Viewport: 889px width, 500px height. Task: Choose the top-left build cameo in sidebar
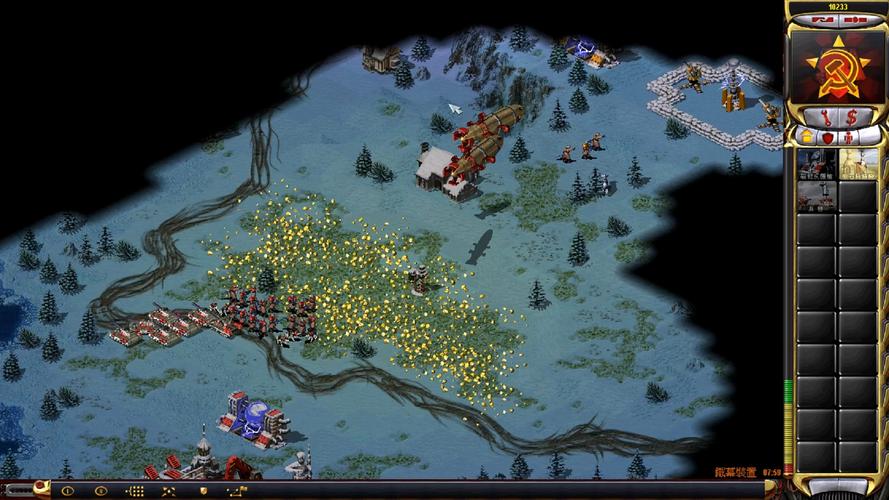(815, 164)
